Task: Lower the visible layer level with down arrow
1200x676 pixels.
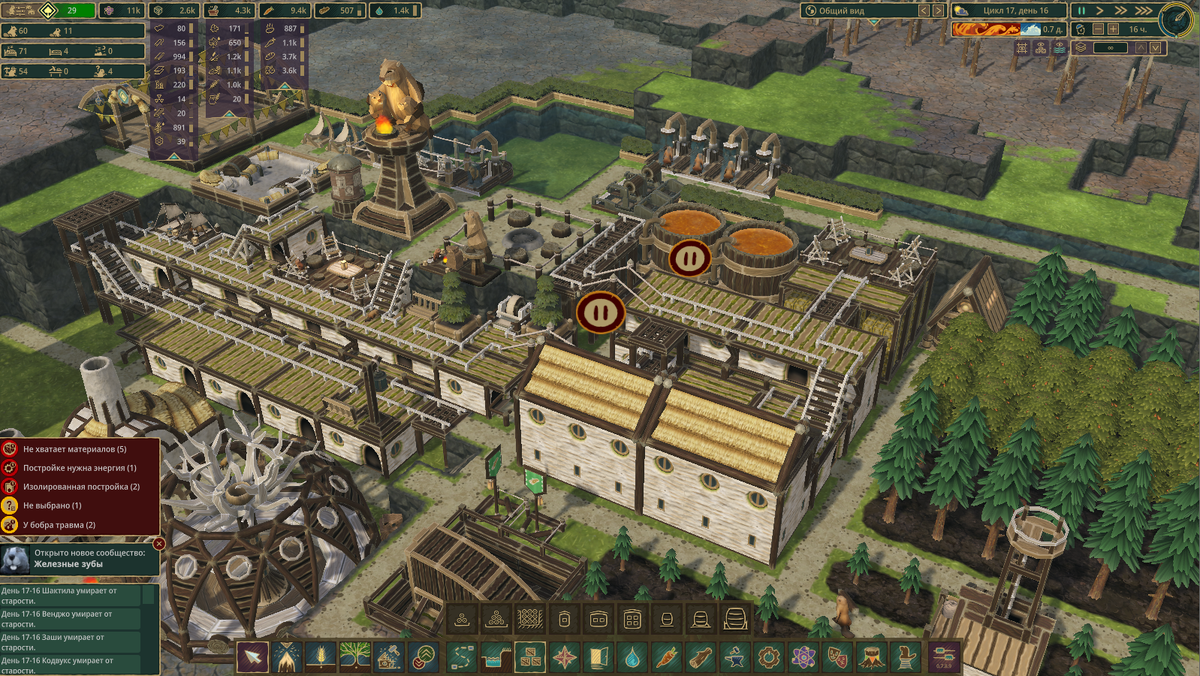Action: pyautogui.click(x=1156, y=47)
